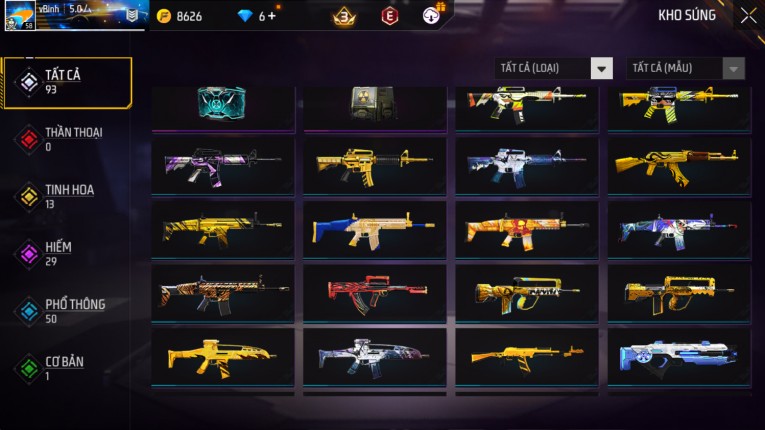This screenshot has width=765, height=430.
Task: Click the red E emblem icon
Action: [x=390, y=16]
